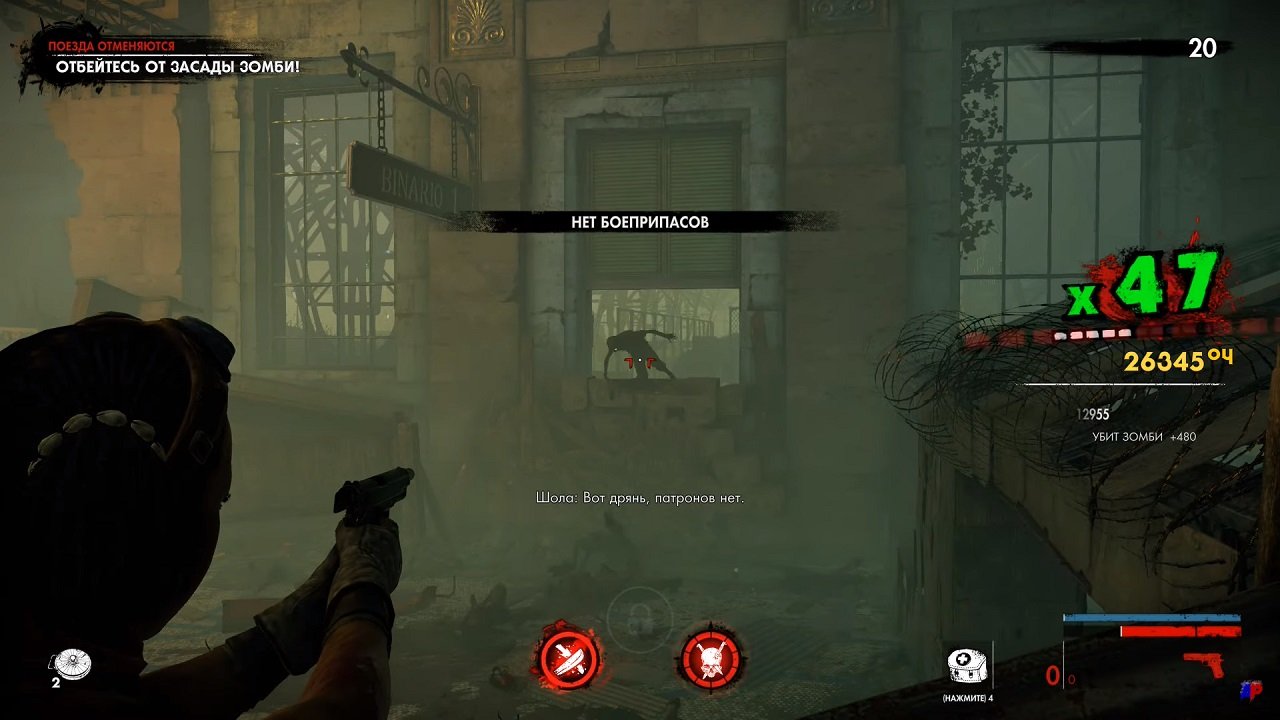Toggle the НЕТ БОЕПРИПАСОВ ammo warning banner
1280x720 pixels.
(640, 222)
